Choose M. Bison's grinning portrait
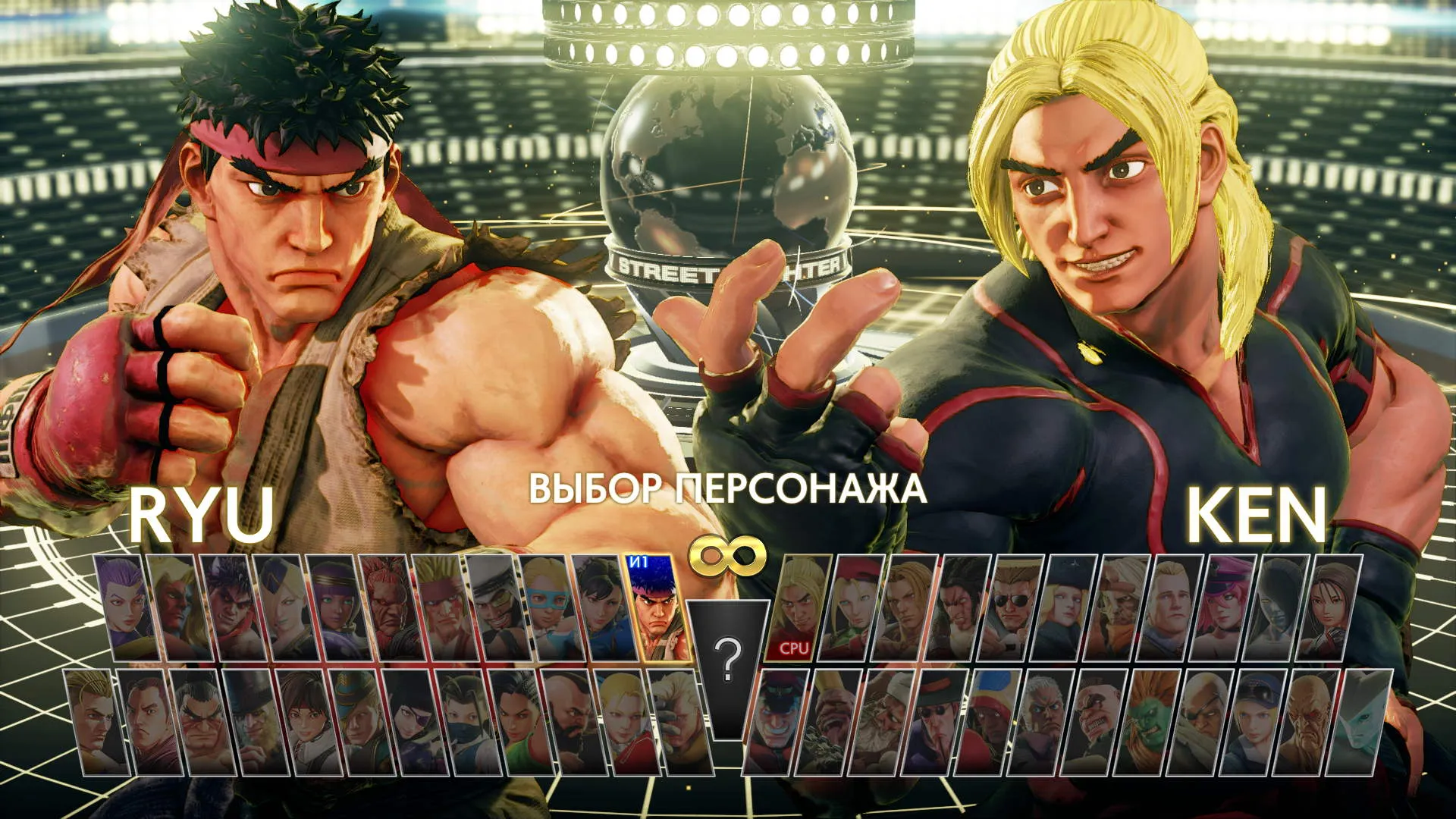The width and height of the screenshot is (1456, 819). pos(775,722)
